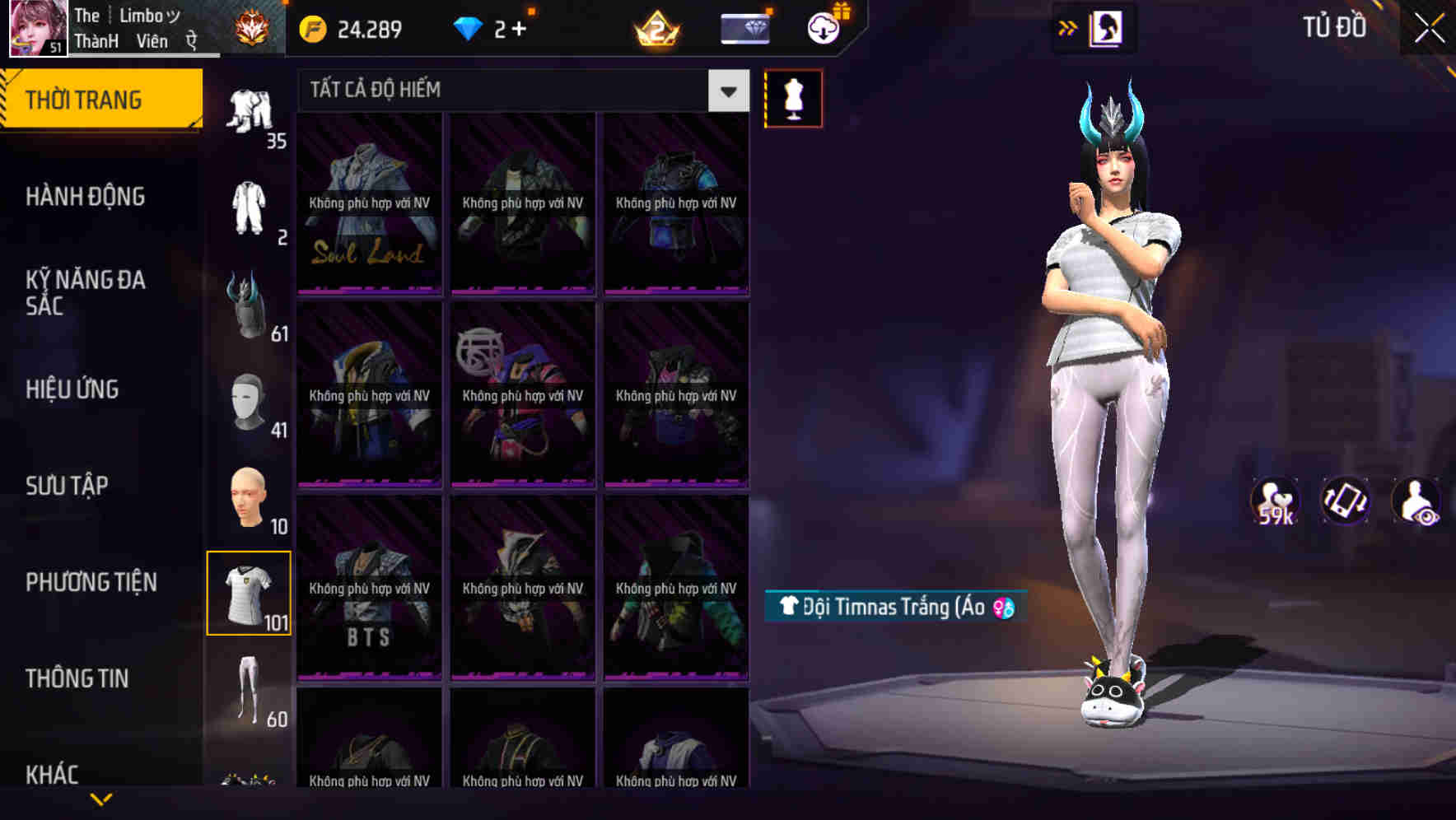Click the rotate character icon
Image resolution: width=1456 pixels, height=820 pixels.
coord(1344,501)
